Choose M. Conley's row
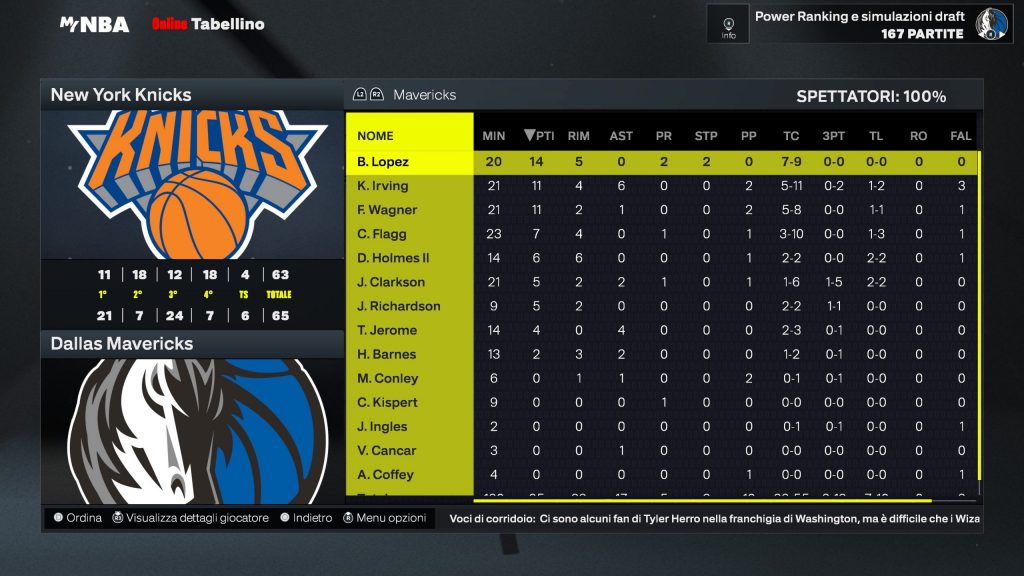1024x576 pixels. [387, 378]
